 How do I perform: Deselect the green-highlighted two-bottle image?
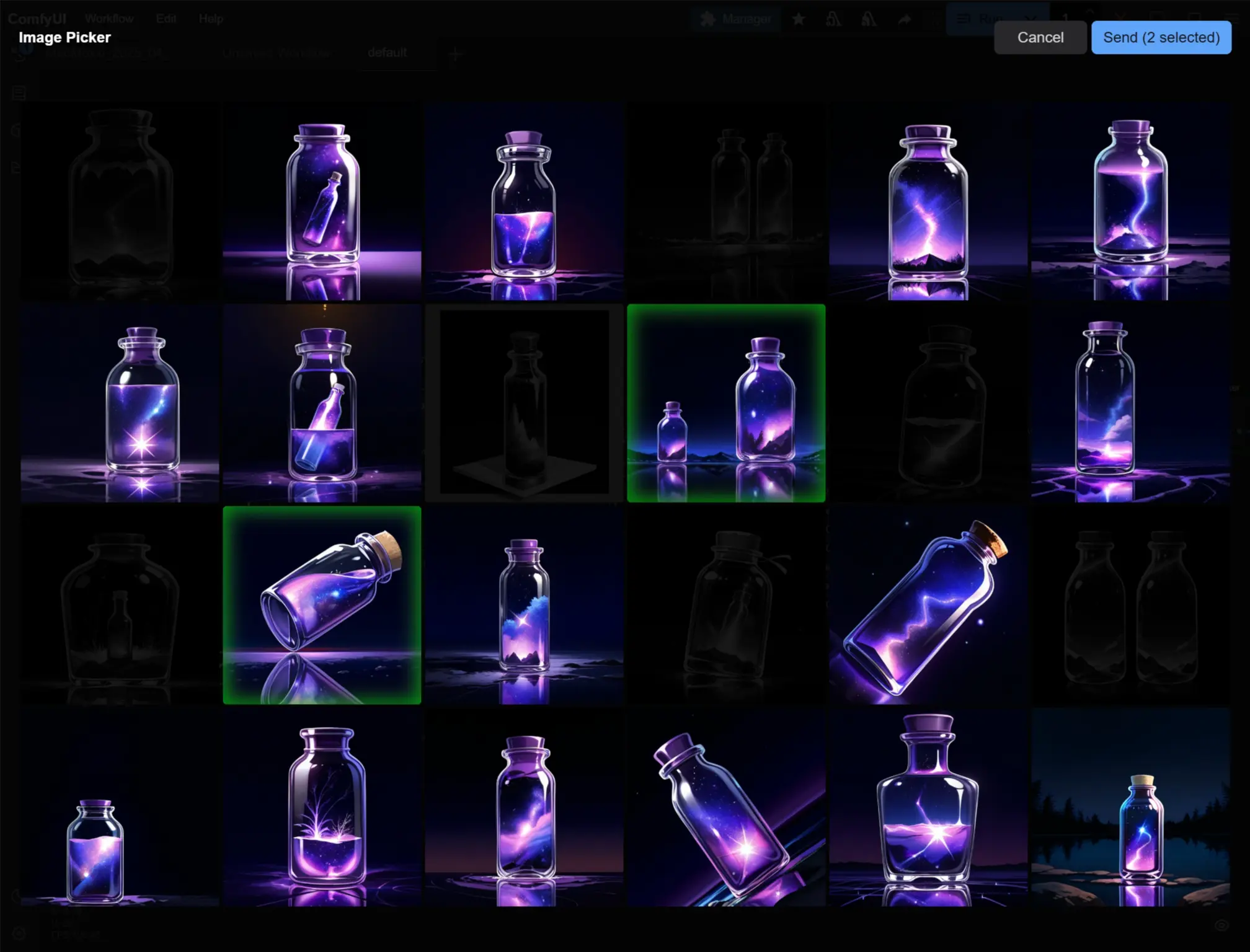726,403
